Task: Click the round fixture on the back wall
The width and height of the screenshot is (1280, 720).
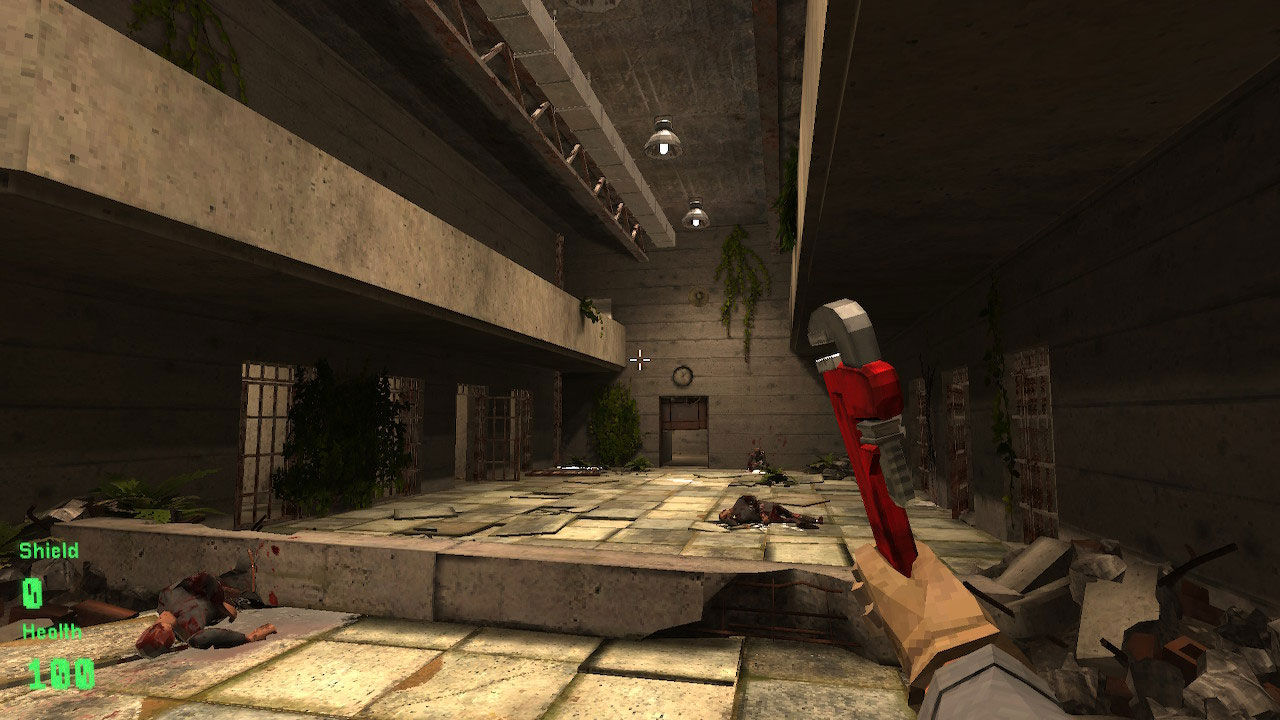Action: click(696, 297)
